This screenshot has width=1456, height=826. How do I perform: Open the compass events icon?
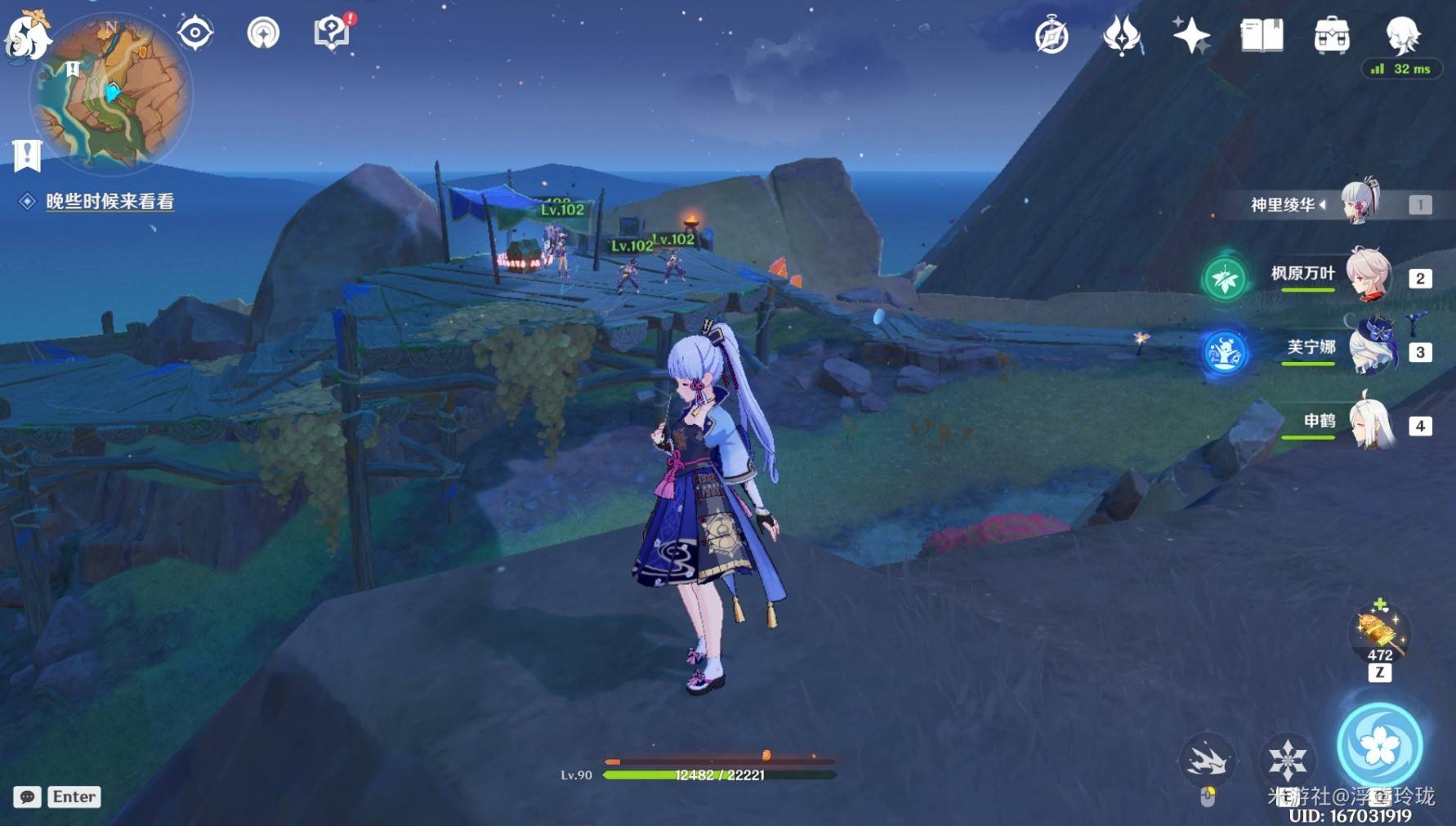tap(1052, 36)
